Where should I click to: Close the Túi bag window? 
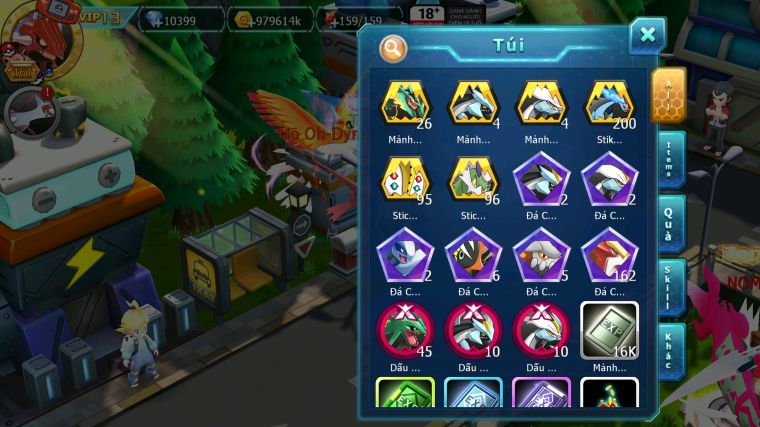(647, 36)
